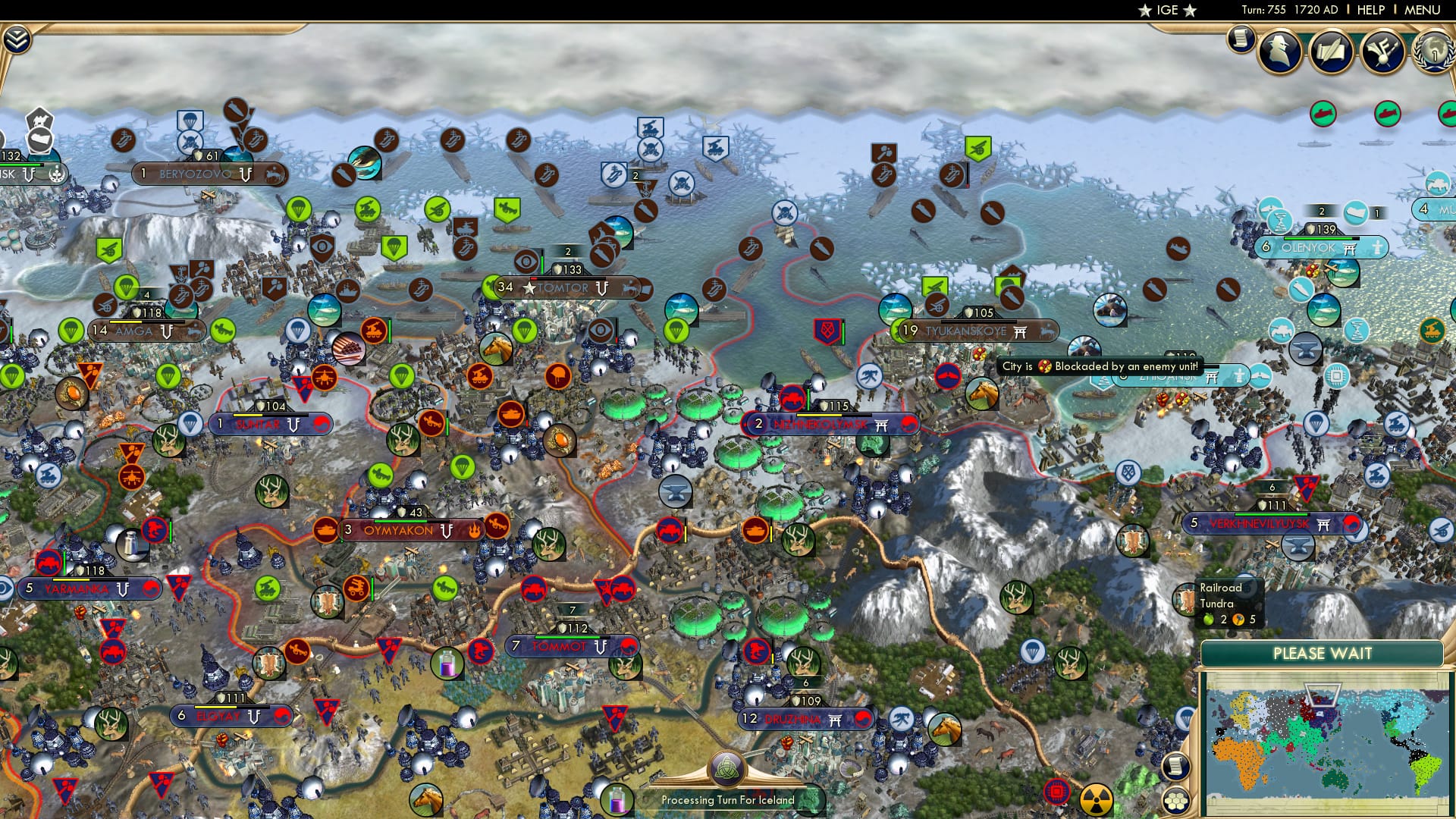The image size is (1456, 819).
Task: Click the PLEASE WAIT banner heading
Action: click(1324, 652)
